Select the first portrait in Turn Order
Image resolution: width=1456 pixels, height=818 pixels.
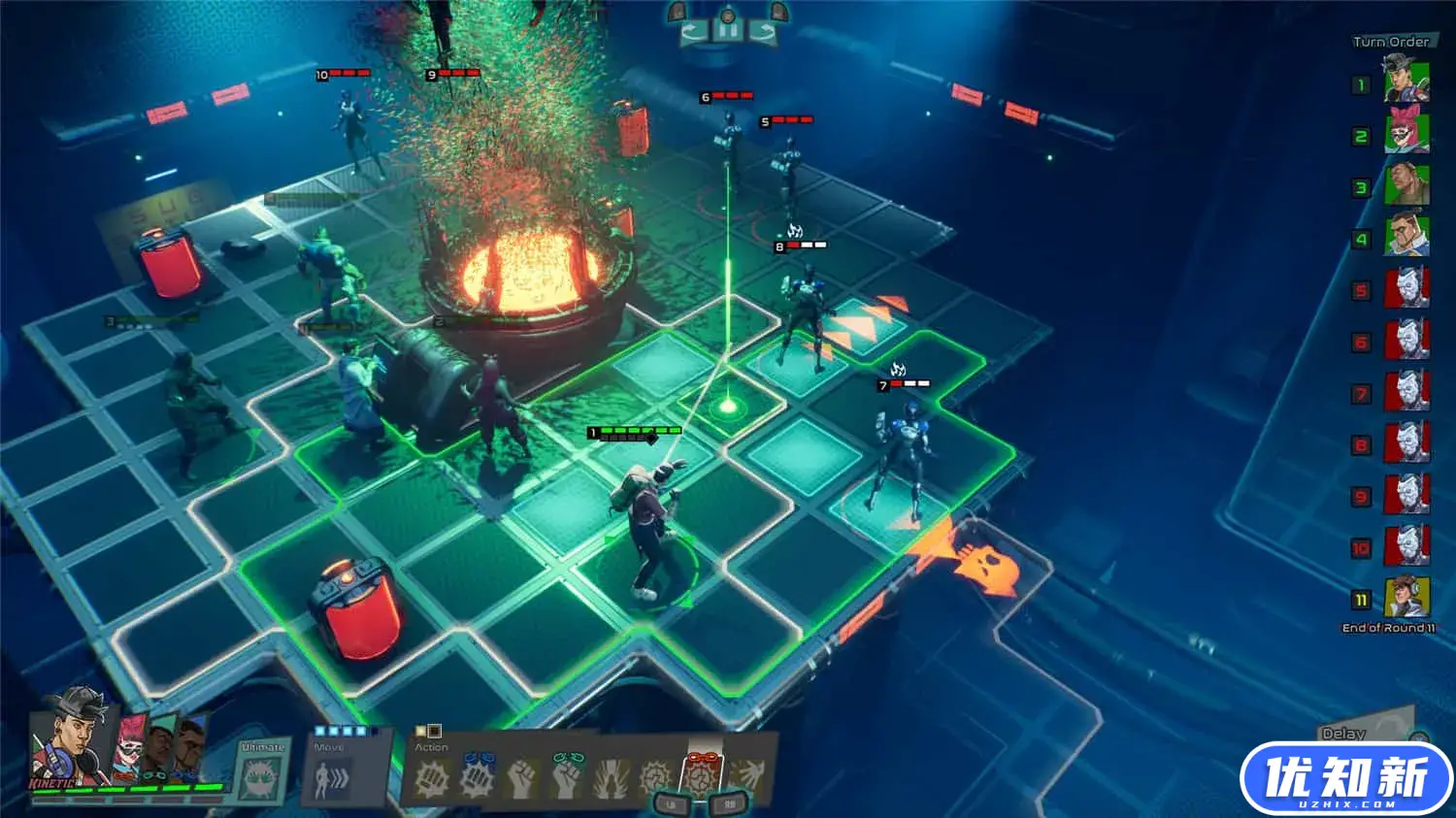[1406, 83]
